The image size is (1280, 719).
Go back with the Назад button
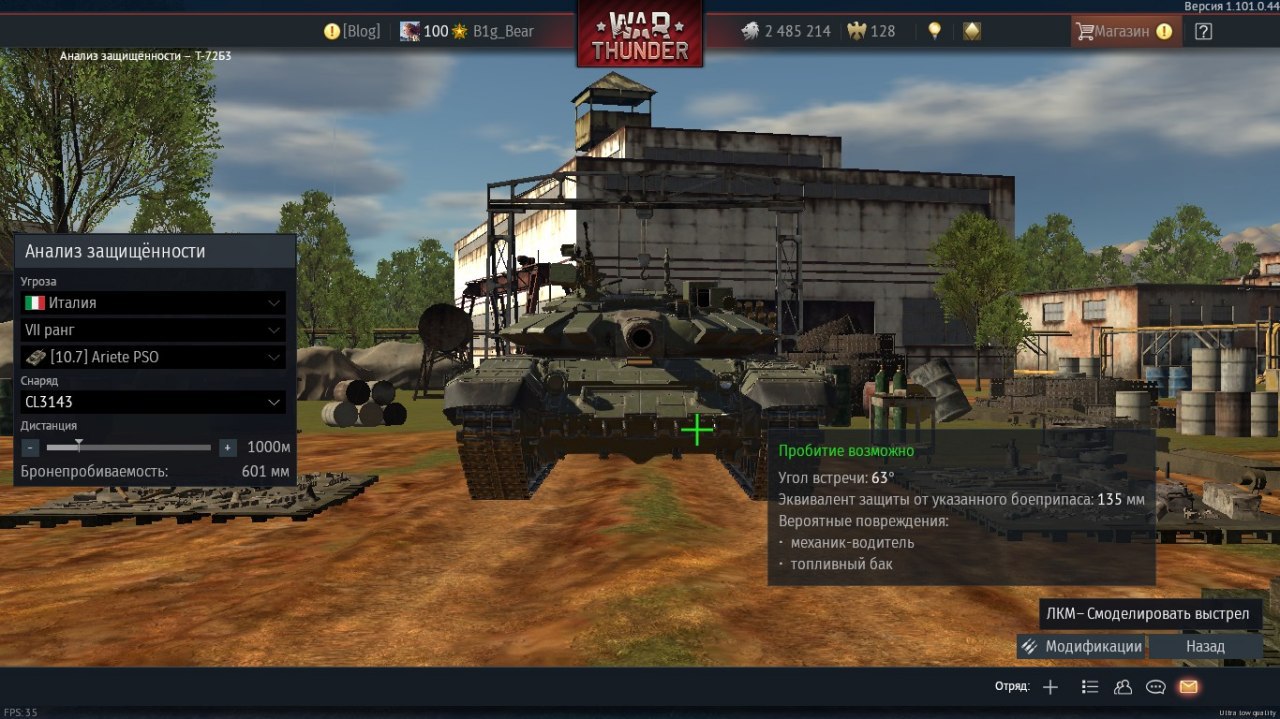pos(1205,646)
